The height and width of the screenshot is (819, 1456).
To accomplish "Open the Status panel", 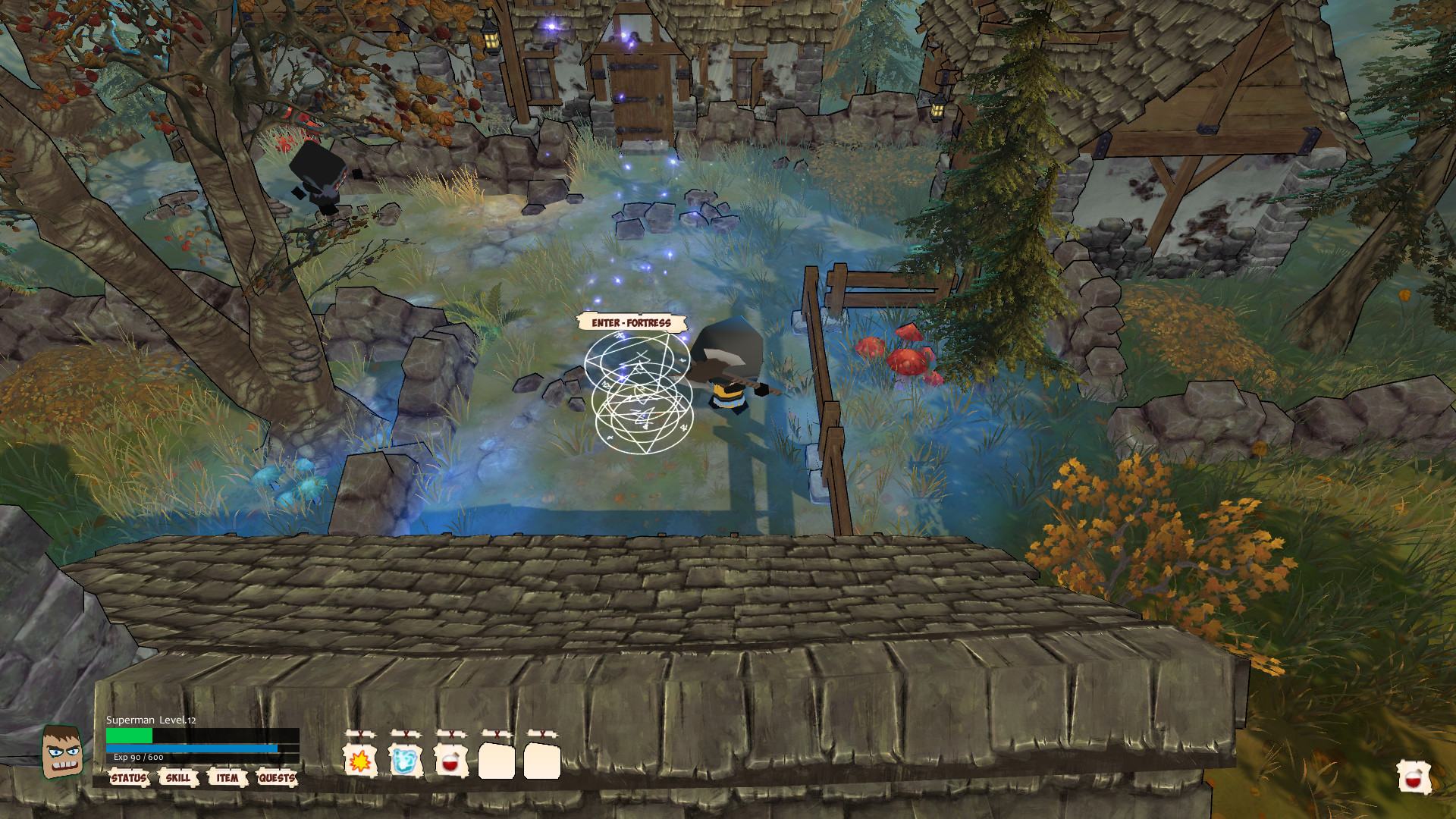I will 128,778.
